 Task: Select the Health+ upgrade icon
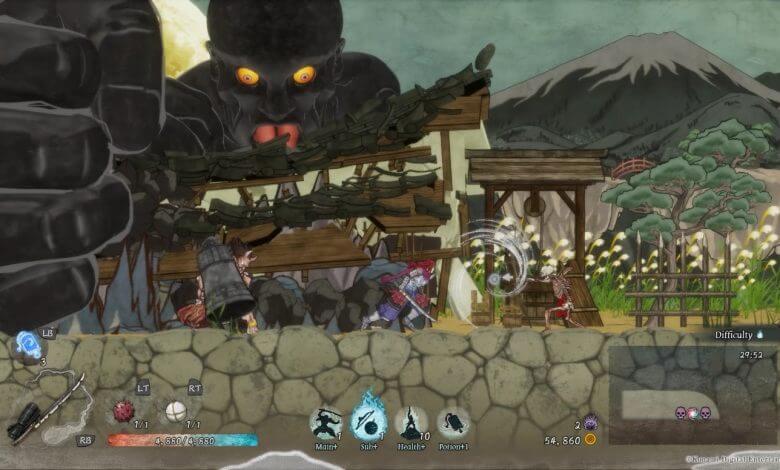(411, 422)
